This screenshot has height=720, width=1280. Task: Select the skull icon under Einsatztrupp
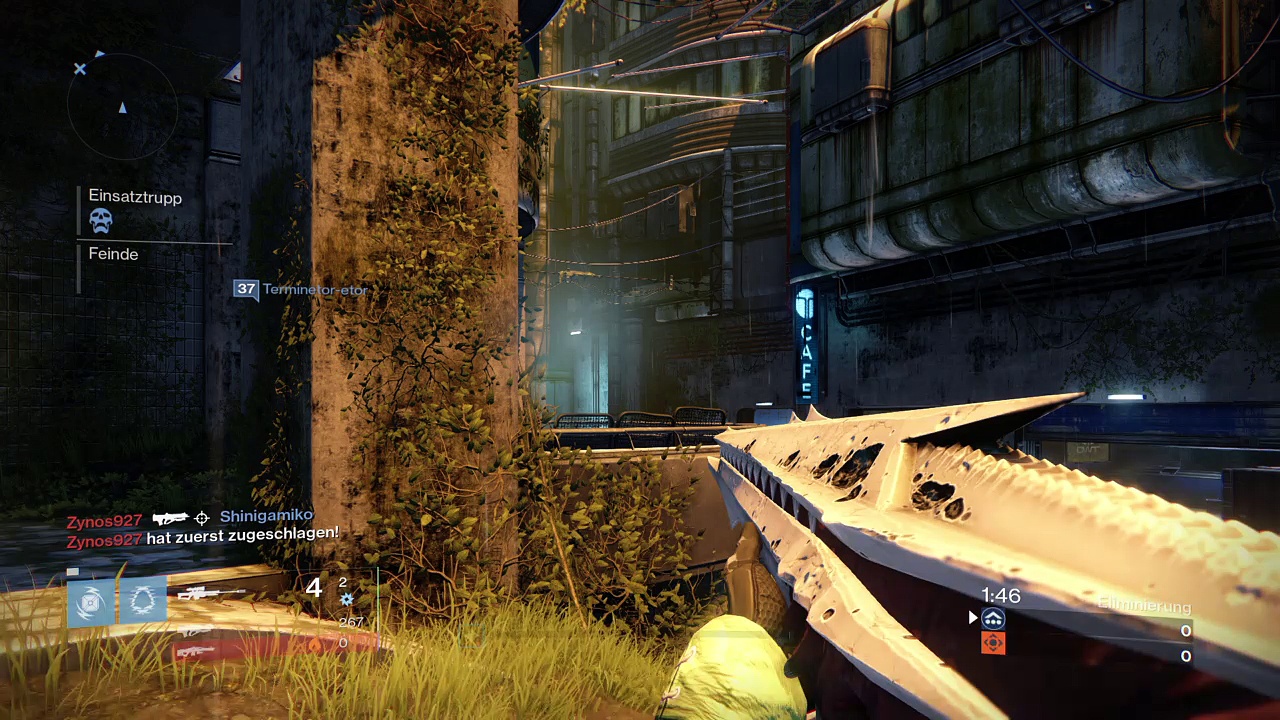point(101,221)
